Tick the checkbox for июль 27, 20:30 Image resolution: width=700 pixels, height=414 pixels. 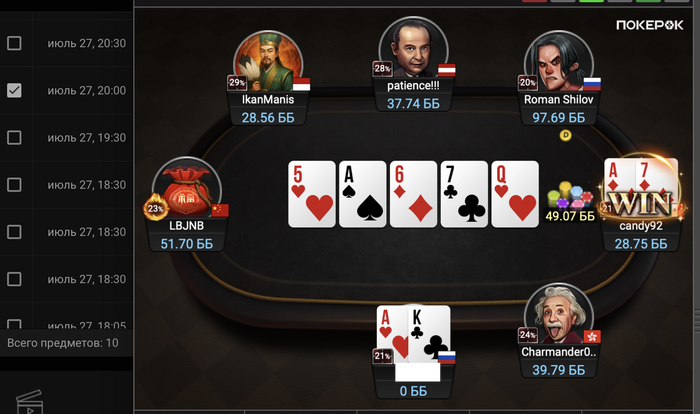point(15,43)
